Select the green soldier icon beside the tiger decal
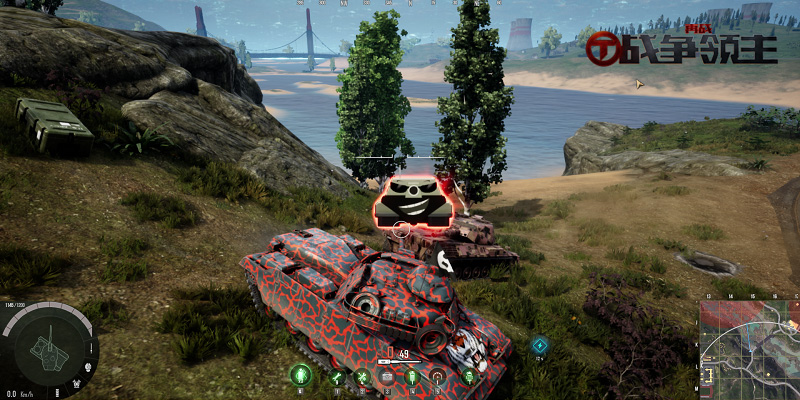 click(468, 376)
